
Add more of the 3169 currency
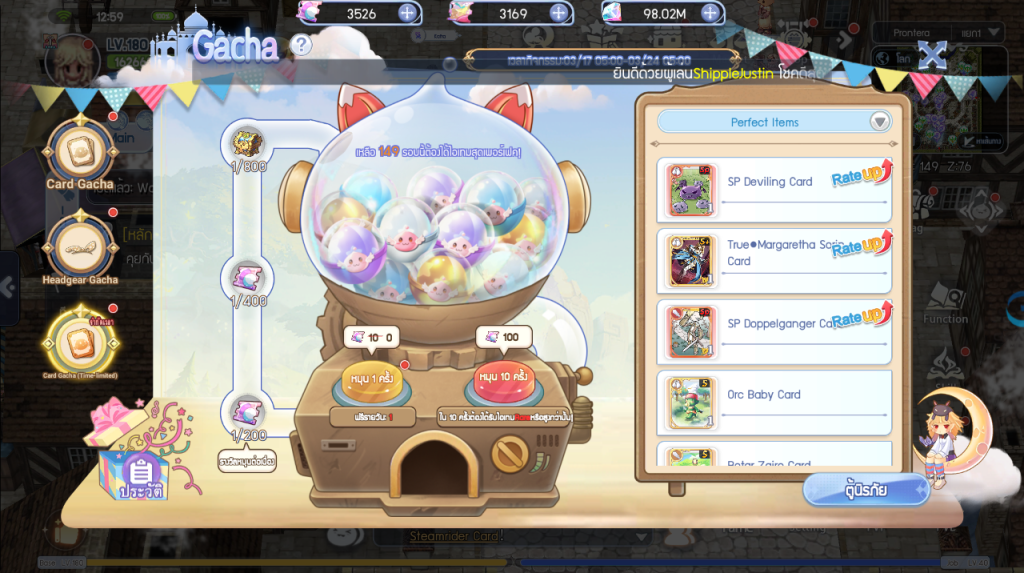pyautogui.click(x=559, y=13)
